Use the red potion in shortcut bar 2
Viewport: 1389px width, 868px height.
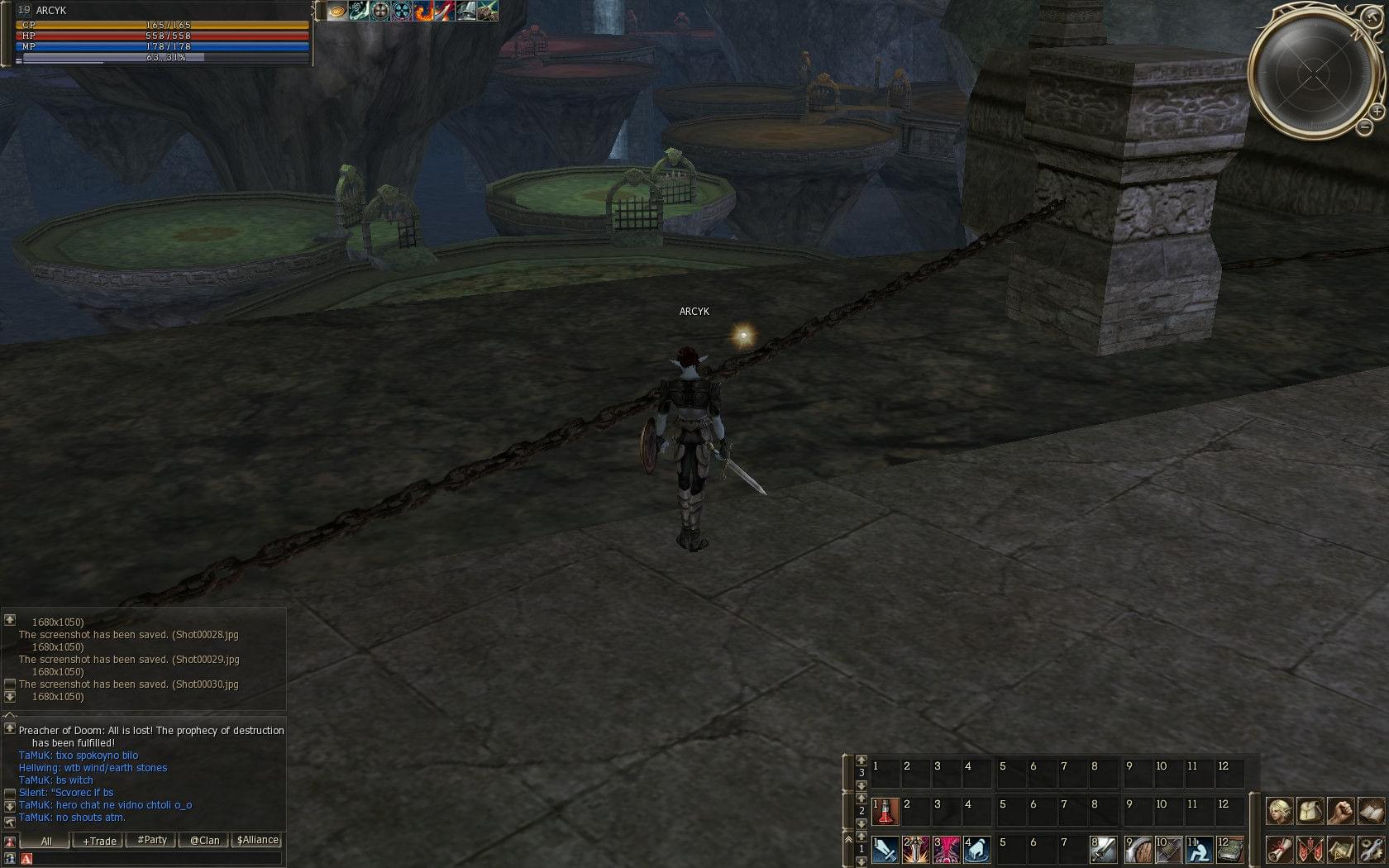point(885,811)
